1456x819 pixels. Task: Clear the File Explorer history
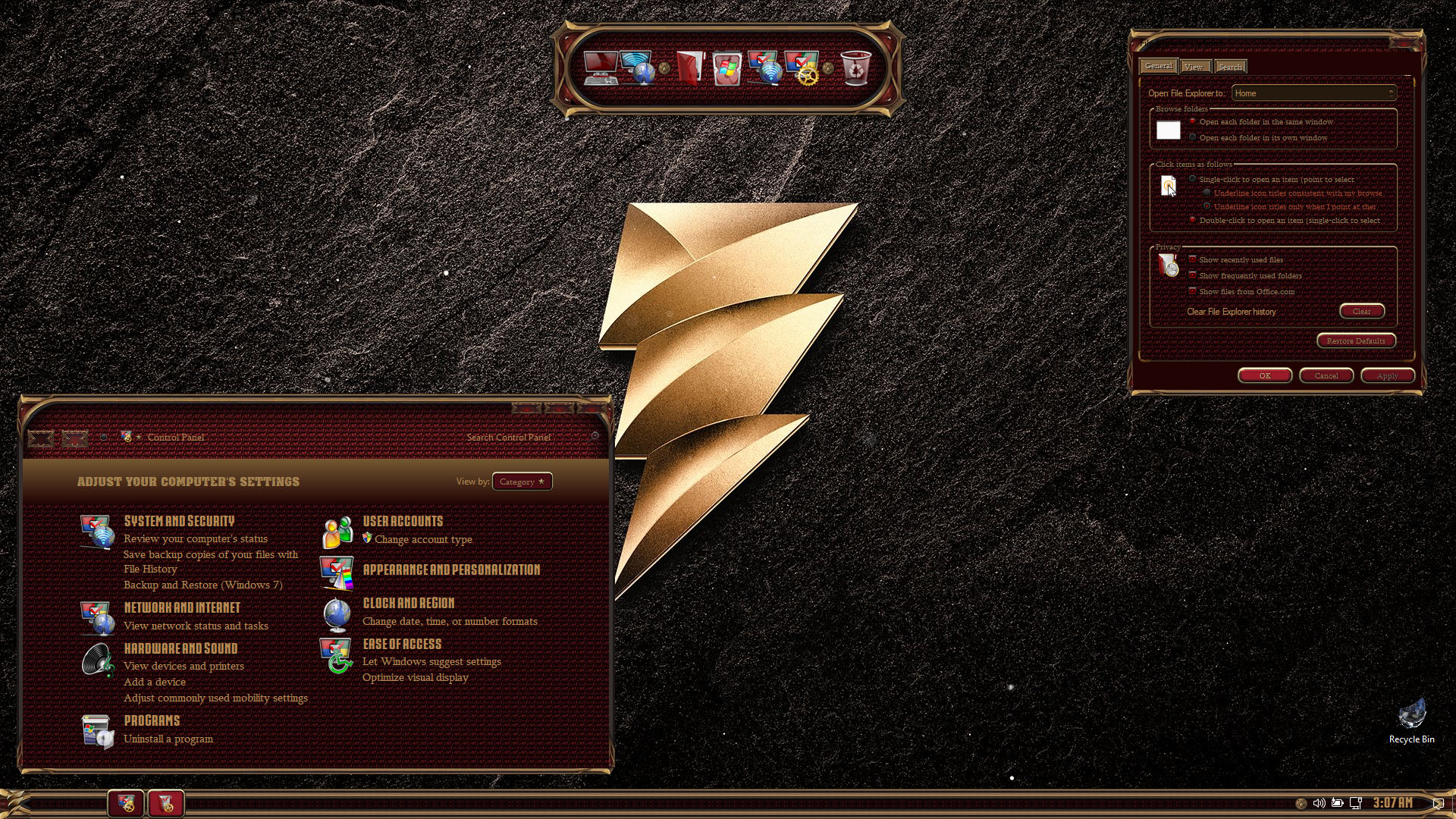(x=1361, y=311)
